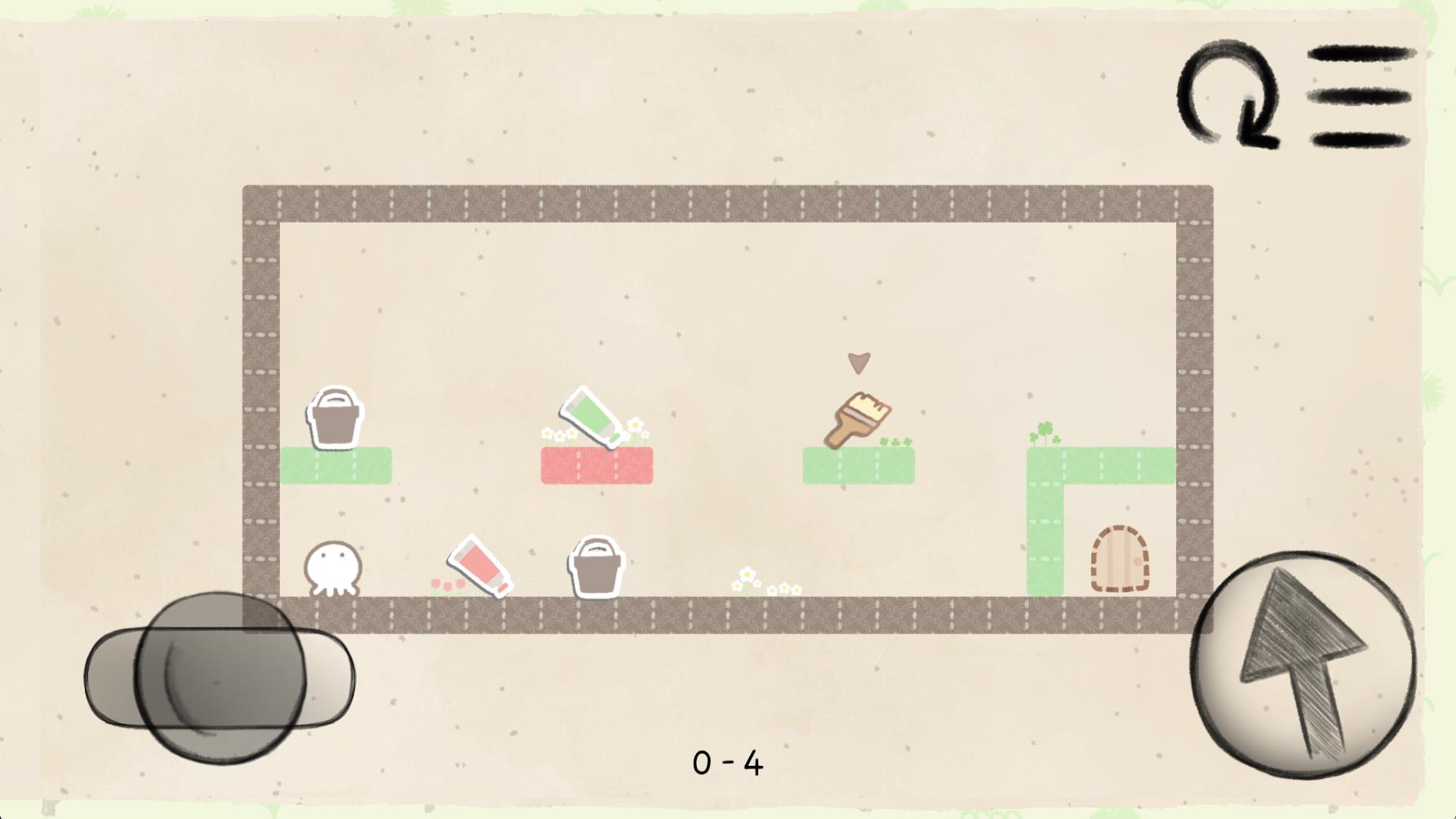
Task: Open the hamburger menu
Action: coord(1361,96)
